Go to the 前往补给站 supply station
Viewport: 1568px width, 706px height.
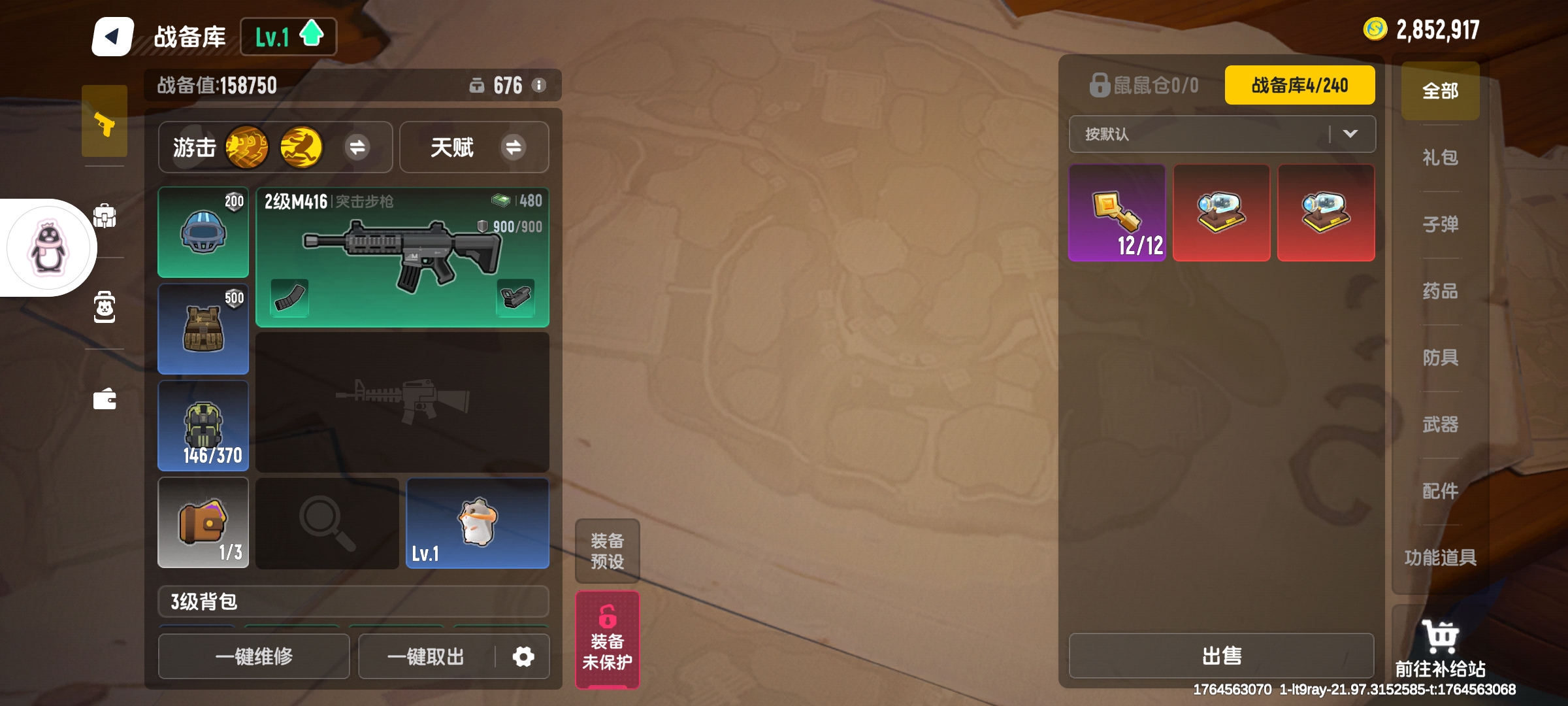1440,648
